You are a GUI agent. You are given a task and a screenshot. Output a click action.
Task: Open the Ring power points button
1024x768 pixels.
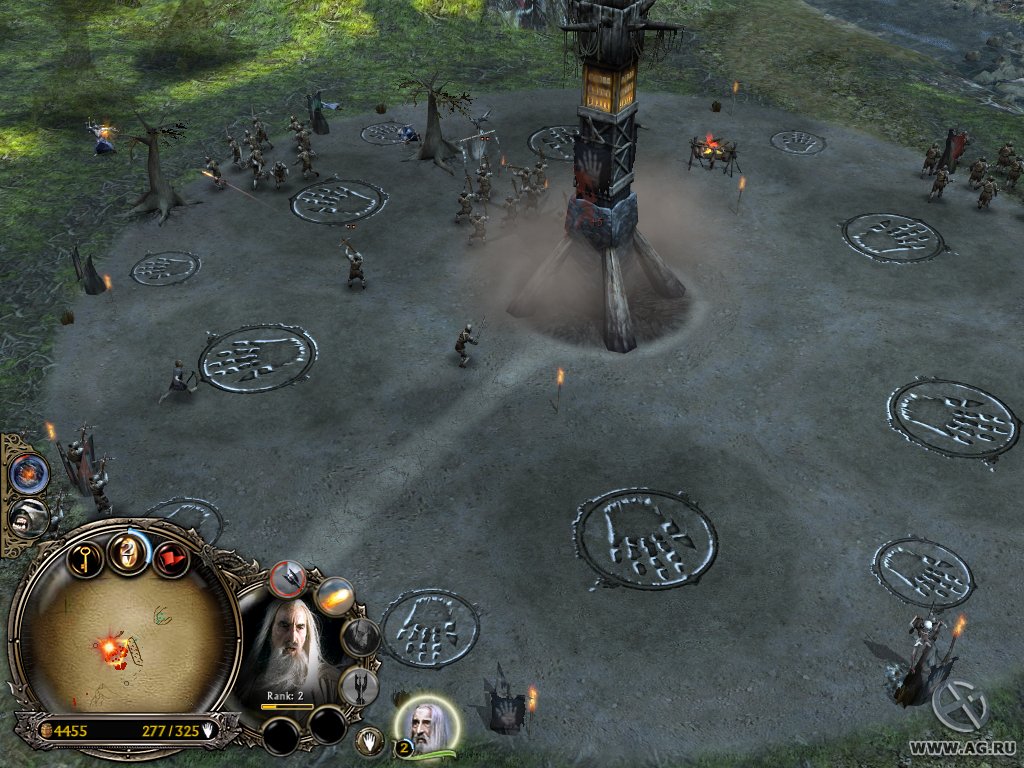[x=128, y=552]
